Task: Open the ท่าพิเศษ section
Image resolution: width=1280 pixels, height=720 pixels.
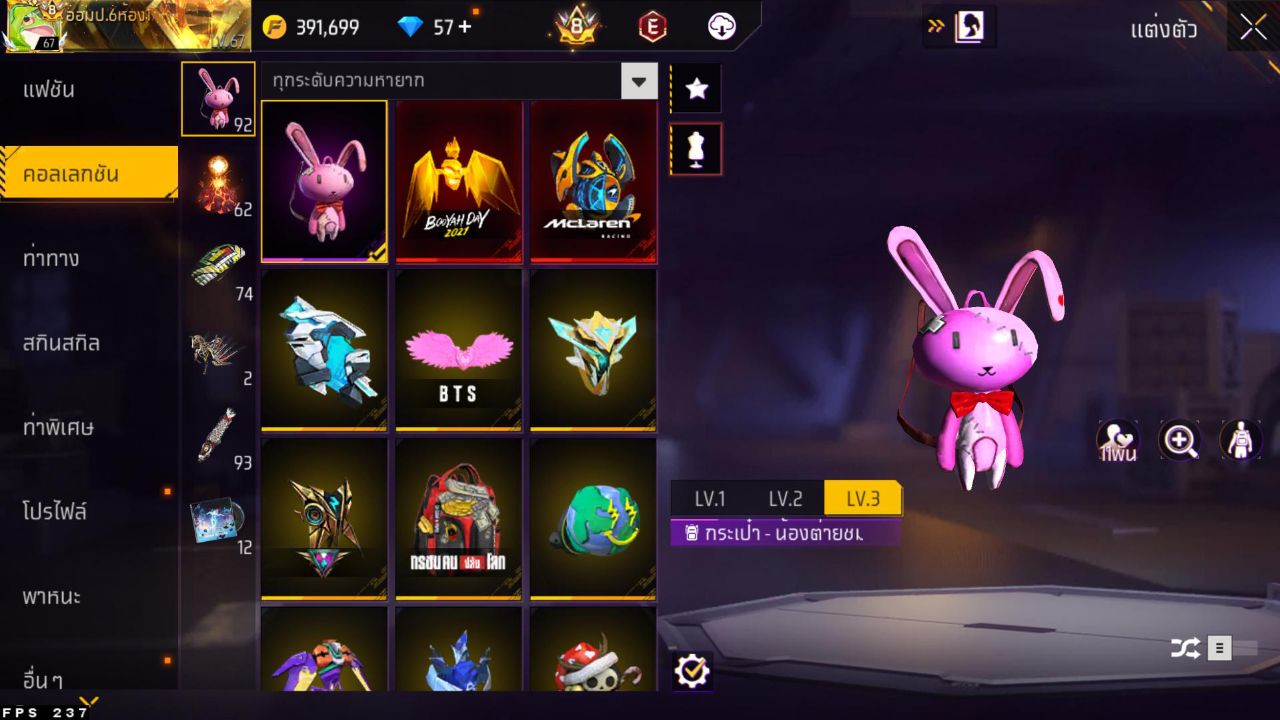Action: pyautogui.click(x=59, y=428)
